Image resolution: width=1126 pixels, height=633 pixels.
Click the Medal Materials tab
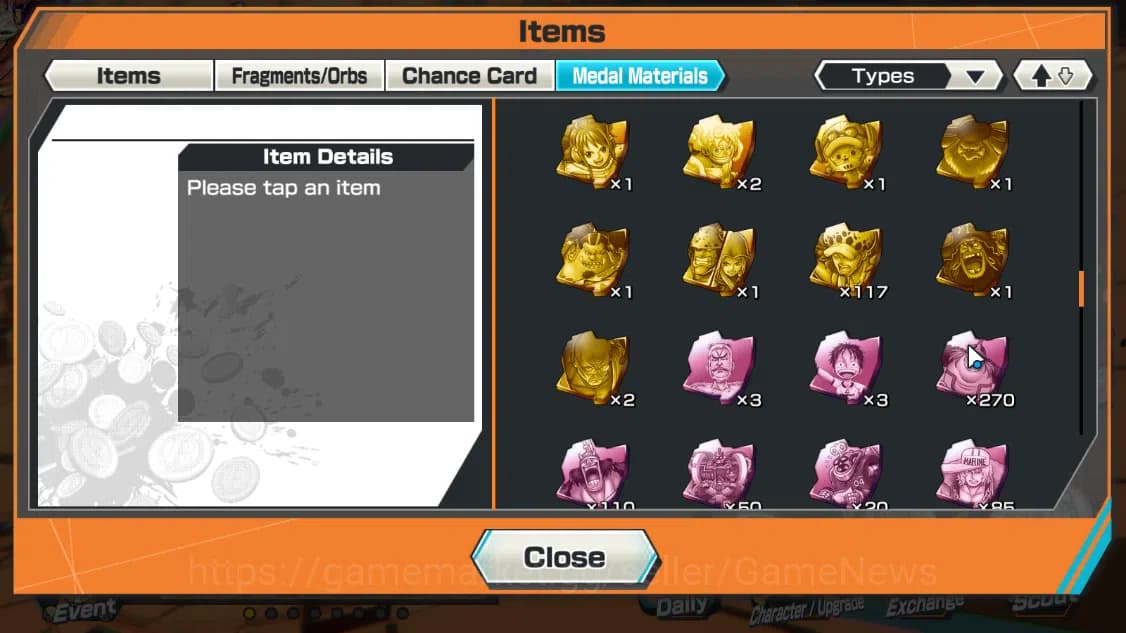tap(640, 76)
